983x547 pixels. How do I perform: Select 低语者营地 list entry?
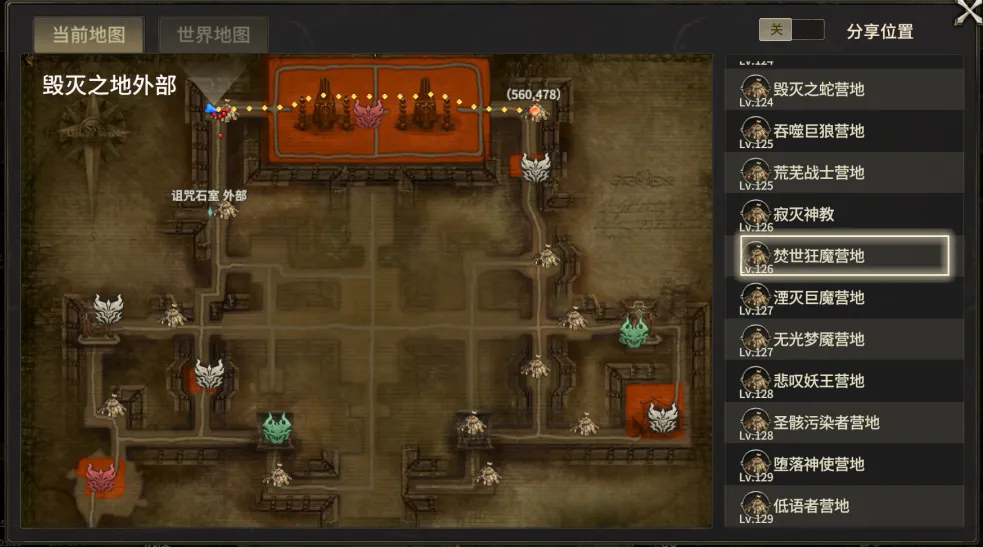point(844,506)
